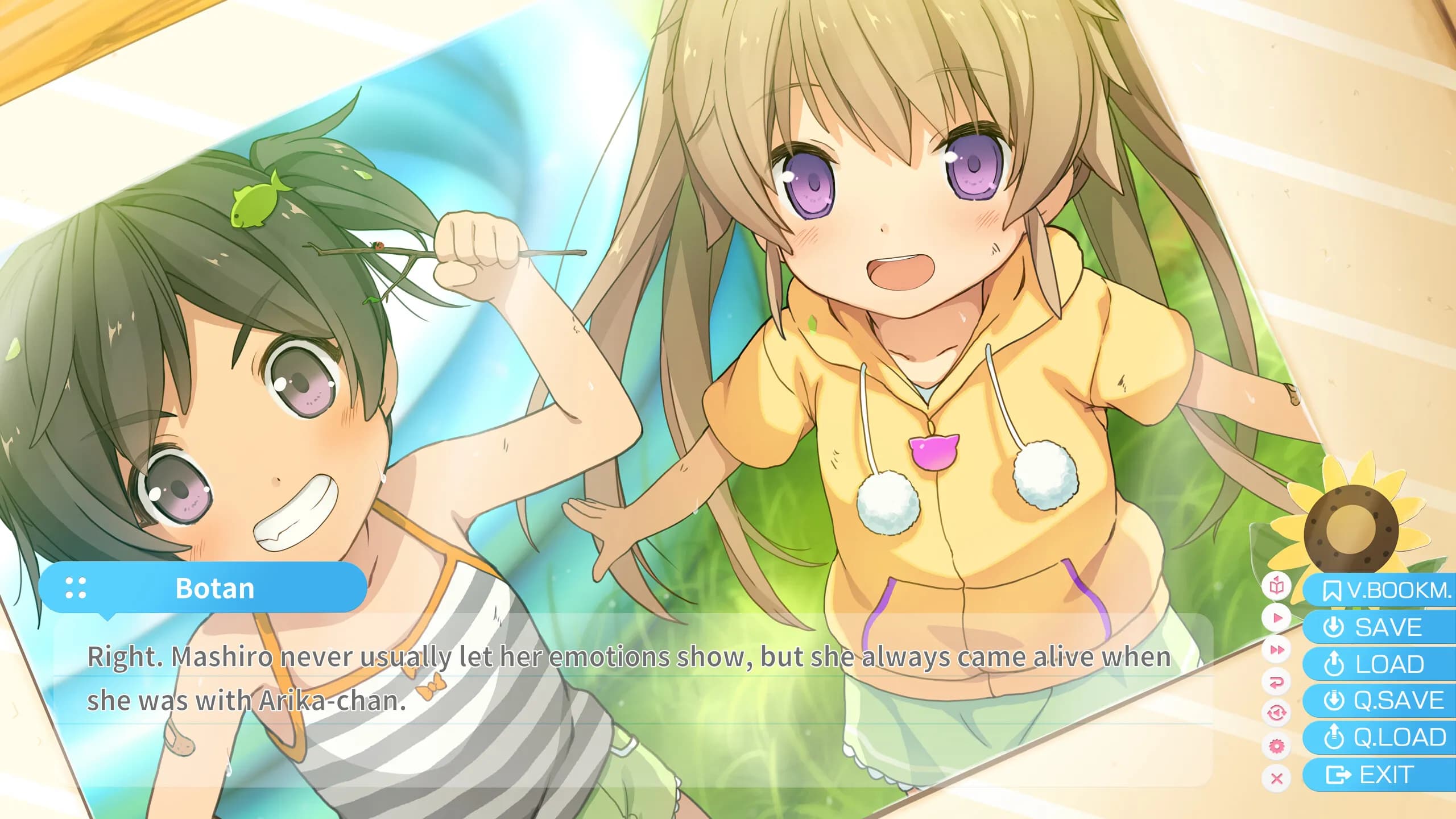The image size is (1456, 819).
Task: Open the backlog book icon
Action: click(x=1277, y=586)
